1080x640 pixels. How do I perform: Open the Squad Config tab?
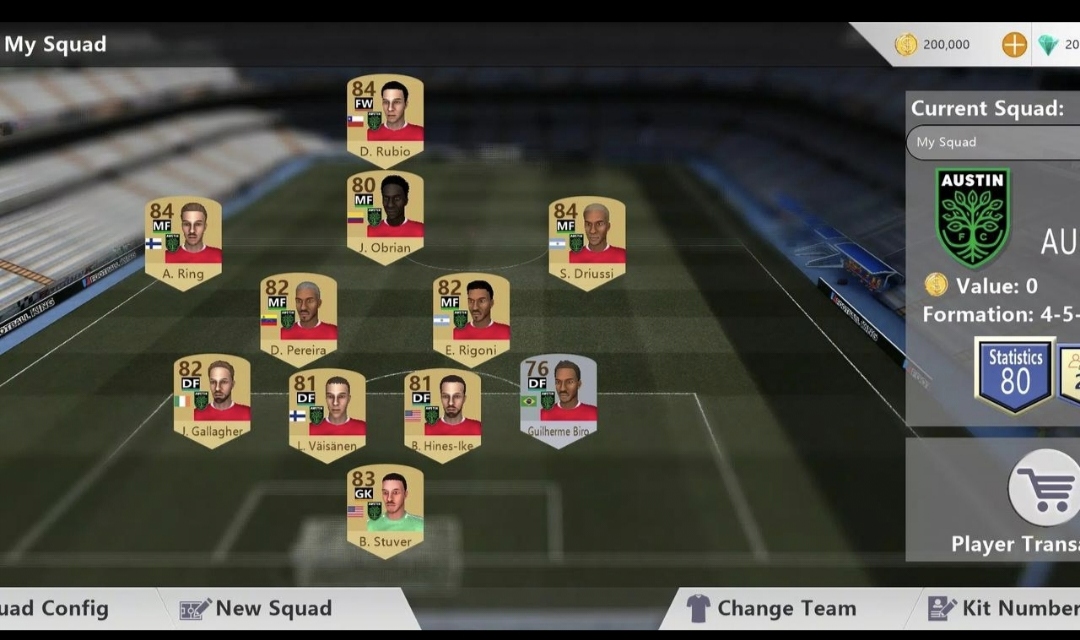pos(55,608)
